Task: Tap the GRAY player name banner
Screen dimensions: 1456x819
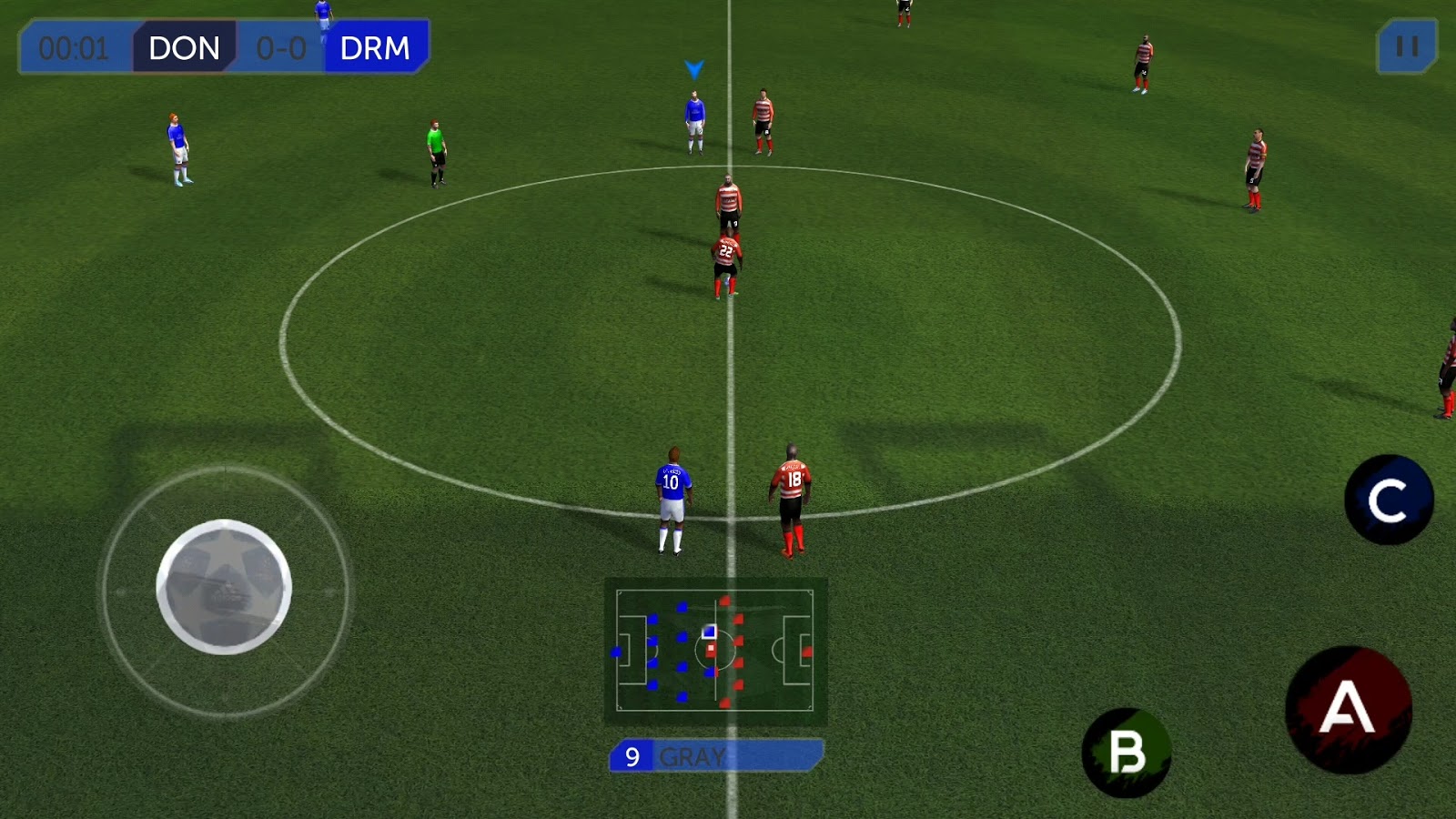Action: 692,754
